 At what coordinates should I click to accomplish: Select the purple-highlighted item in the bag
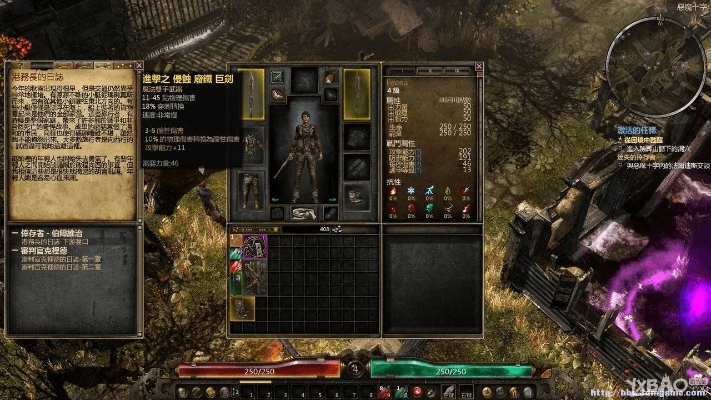click(x=254, y=247)
